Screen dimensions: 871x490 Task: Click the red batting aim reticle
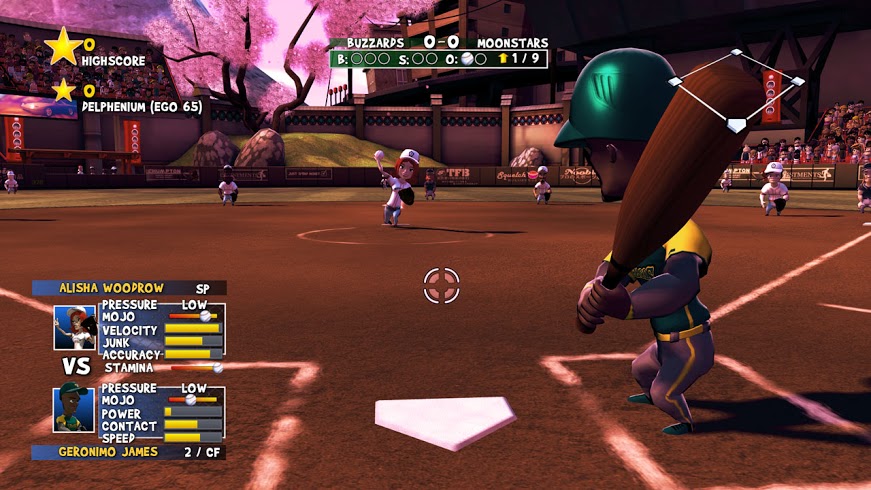click(441, 285)
